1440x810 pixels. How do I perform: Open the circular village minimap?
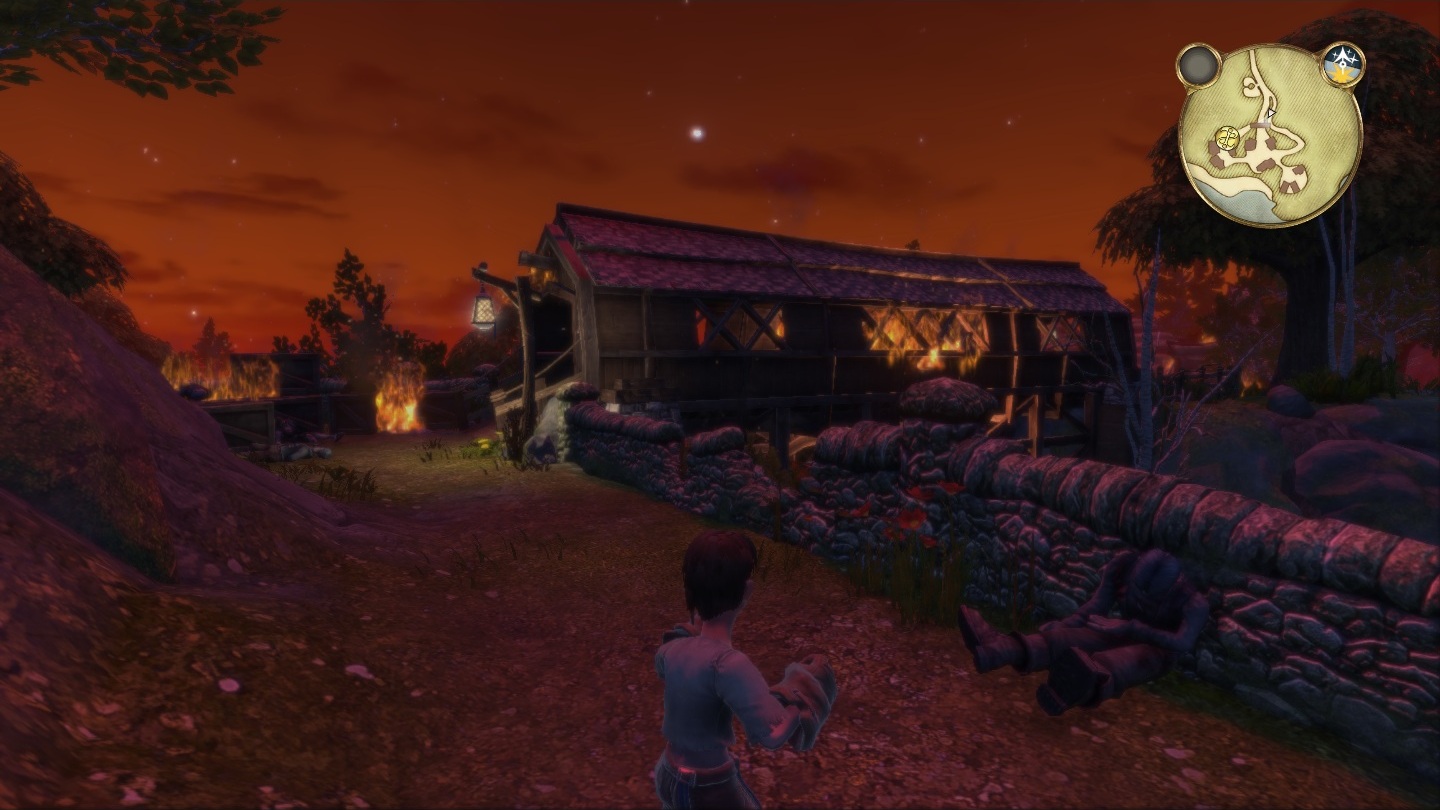pyautogui.click(x=1270, y=136)
